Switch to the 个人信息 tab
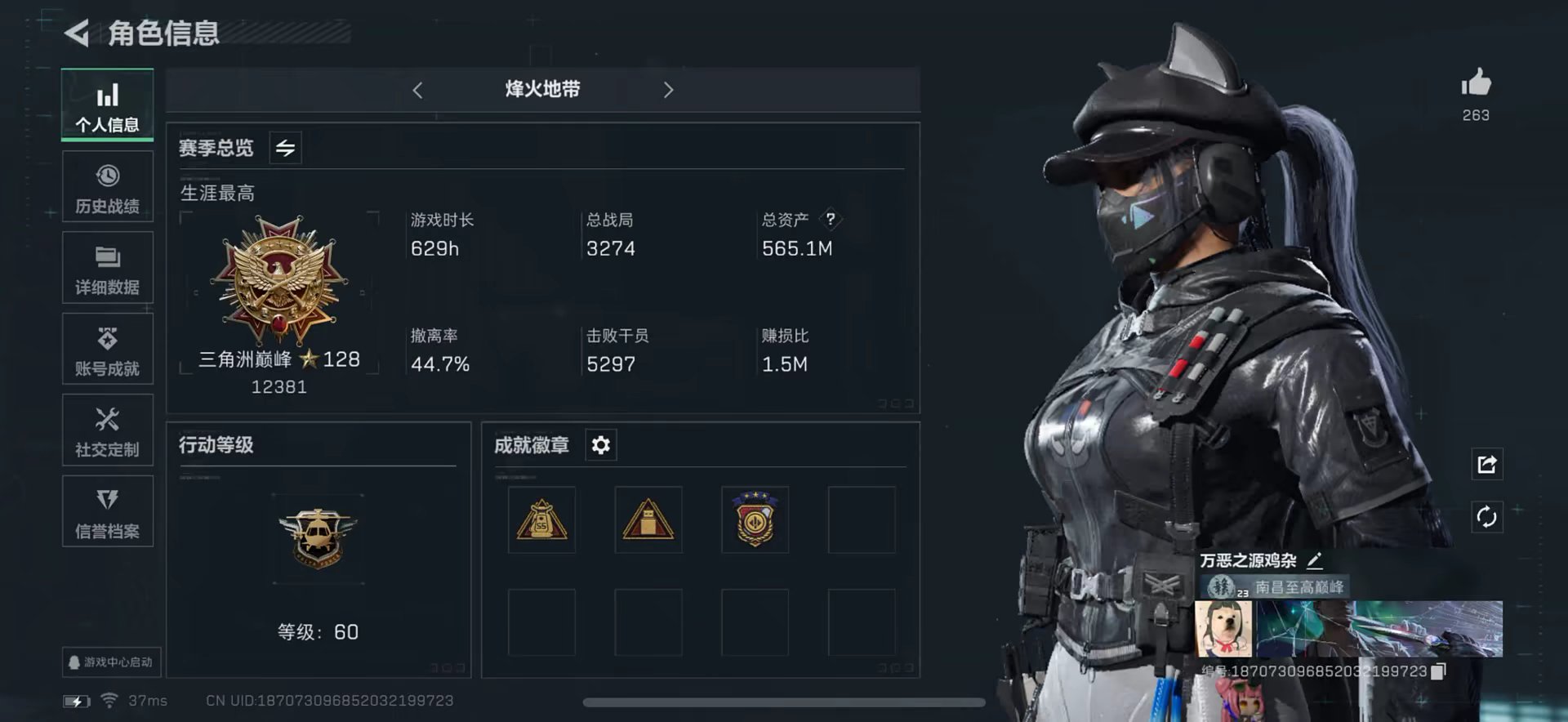This screenshot has width=1568, height=722. click(x=107, y=105)
